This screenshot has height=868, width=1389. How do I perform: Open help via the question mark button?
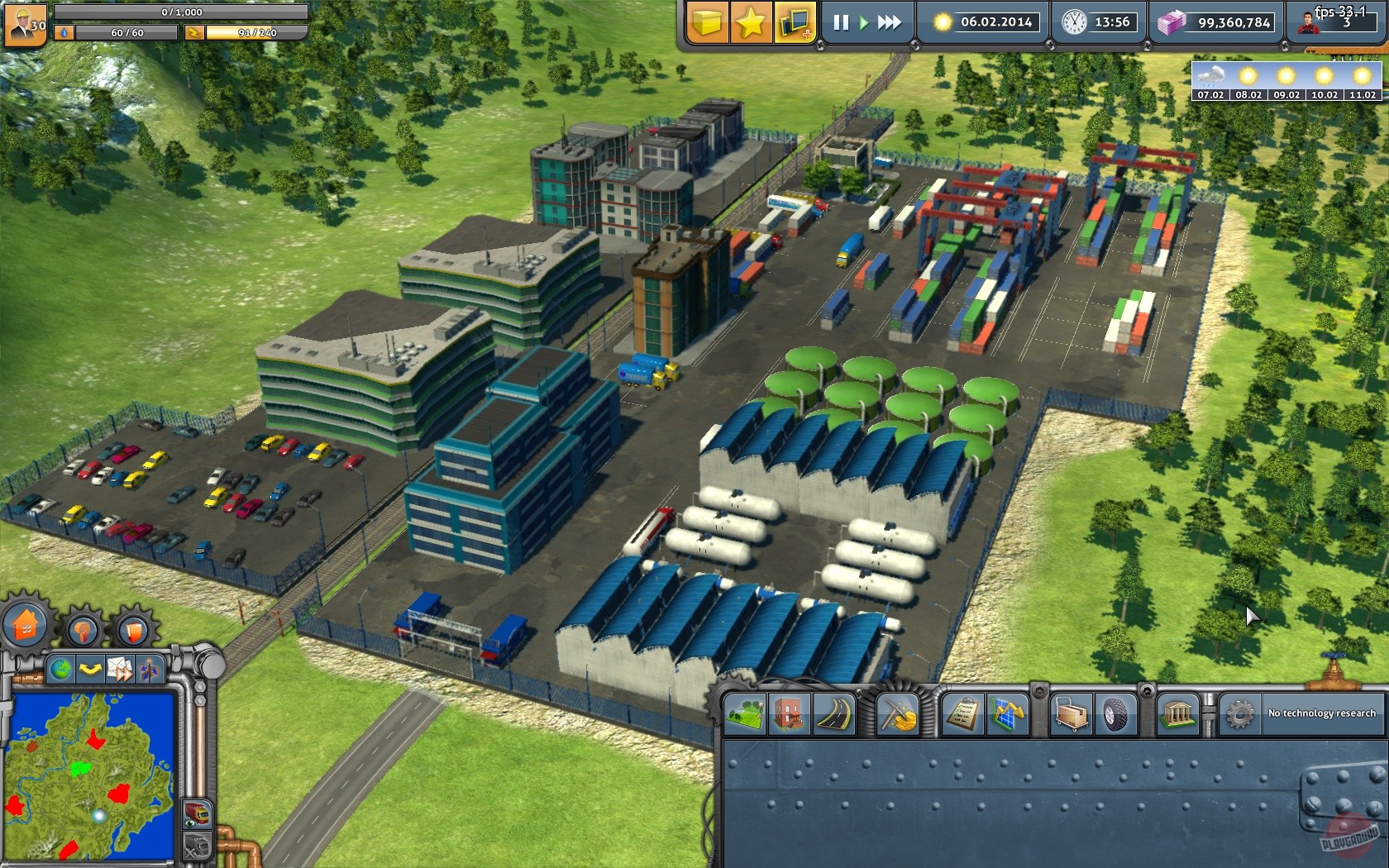[x=84, y=632]
